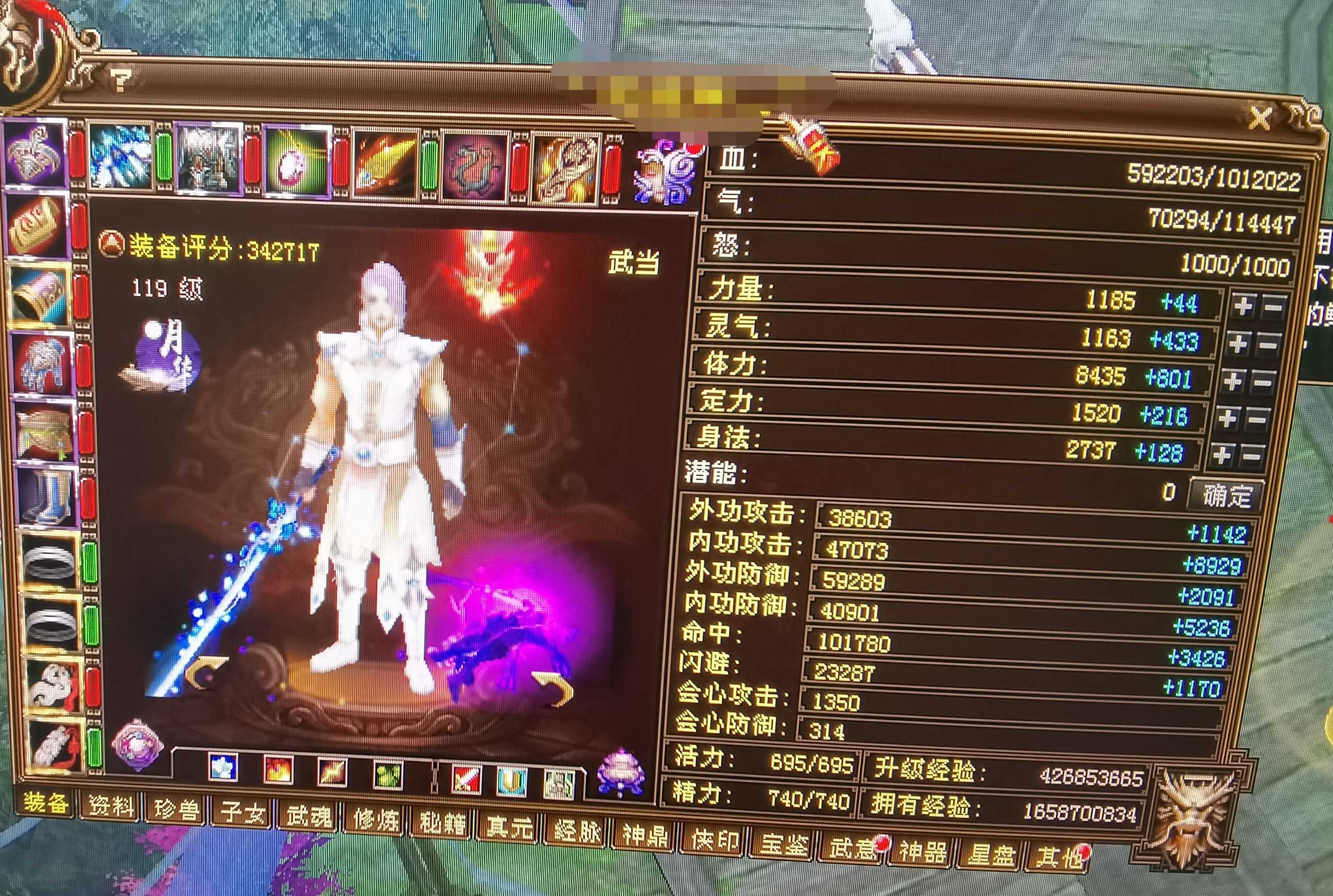
Task: Increase 体力 with its plus button
Action: pyautogui.click(x=1232, y=381)
